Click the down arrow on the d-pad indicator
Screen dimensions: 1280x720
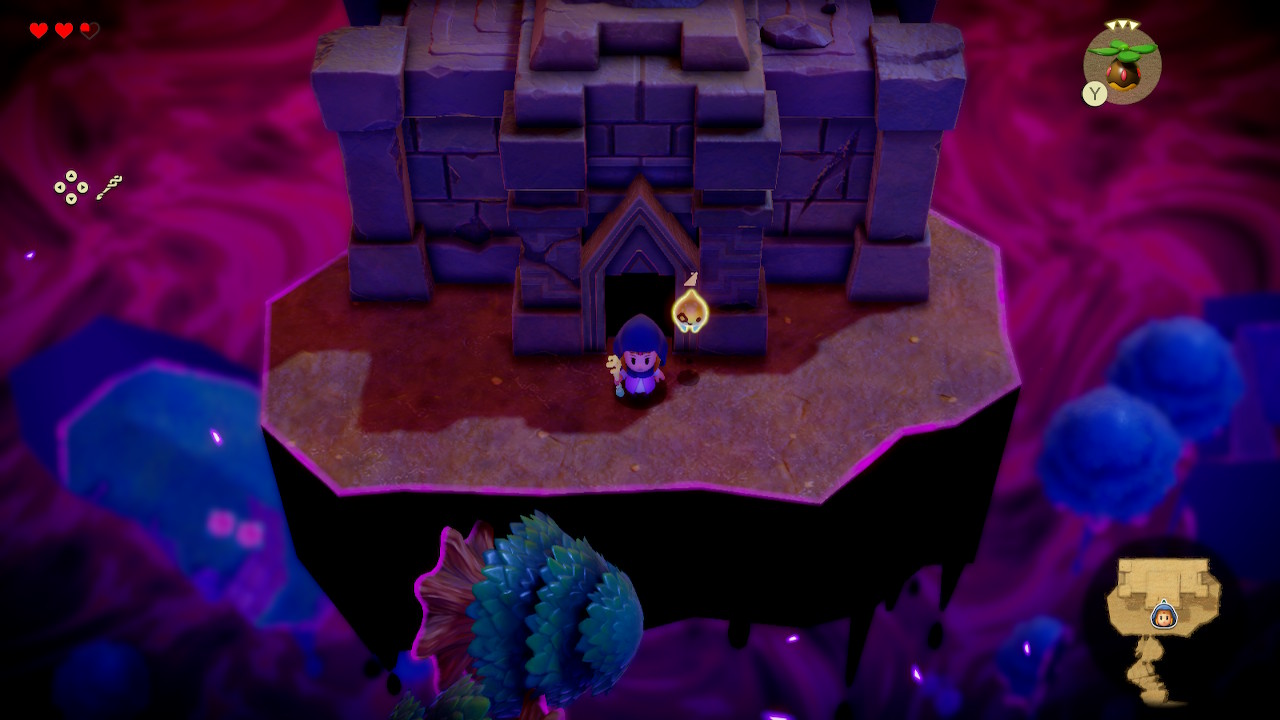click(x=71, y=198)
